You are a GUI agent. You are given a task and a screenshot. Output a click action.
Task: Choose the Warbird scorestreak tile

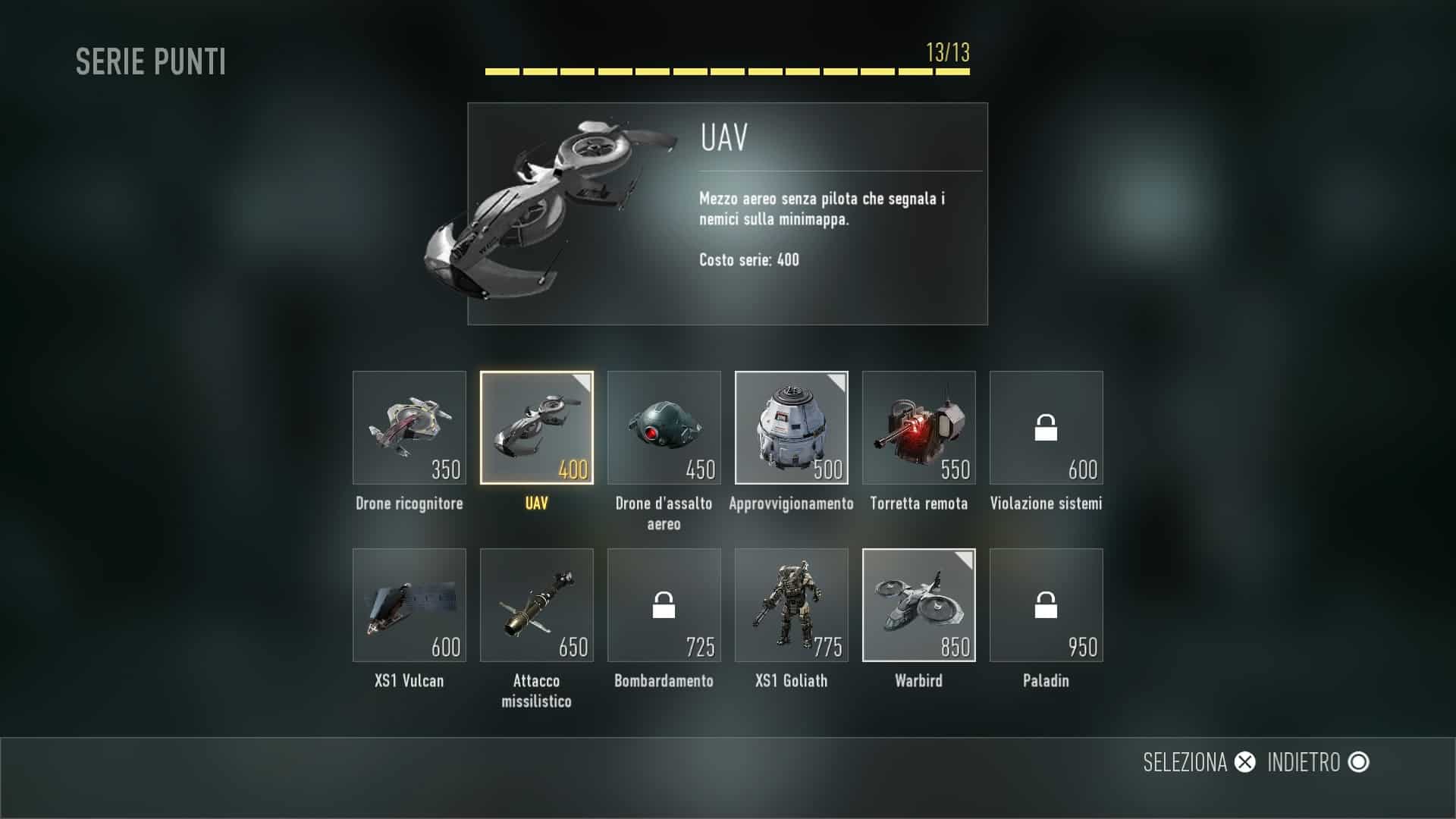(919, 605)
